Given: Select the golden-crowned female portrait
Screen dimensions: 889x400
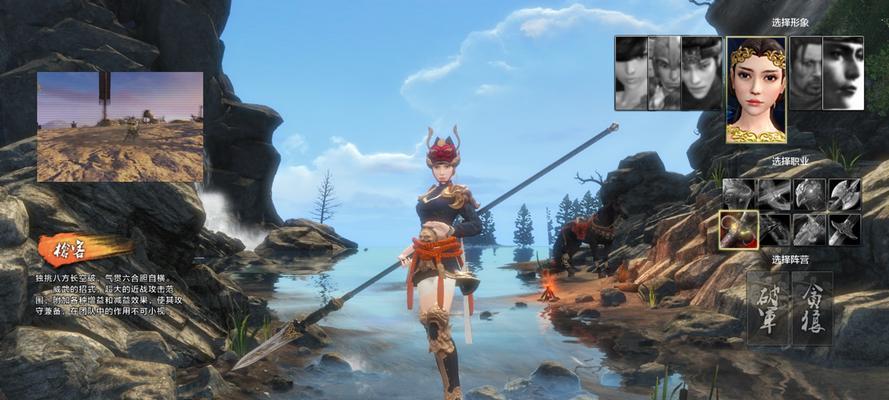Looking at the screenshot, I should 756,89.
